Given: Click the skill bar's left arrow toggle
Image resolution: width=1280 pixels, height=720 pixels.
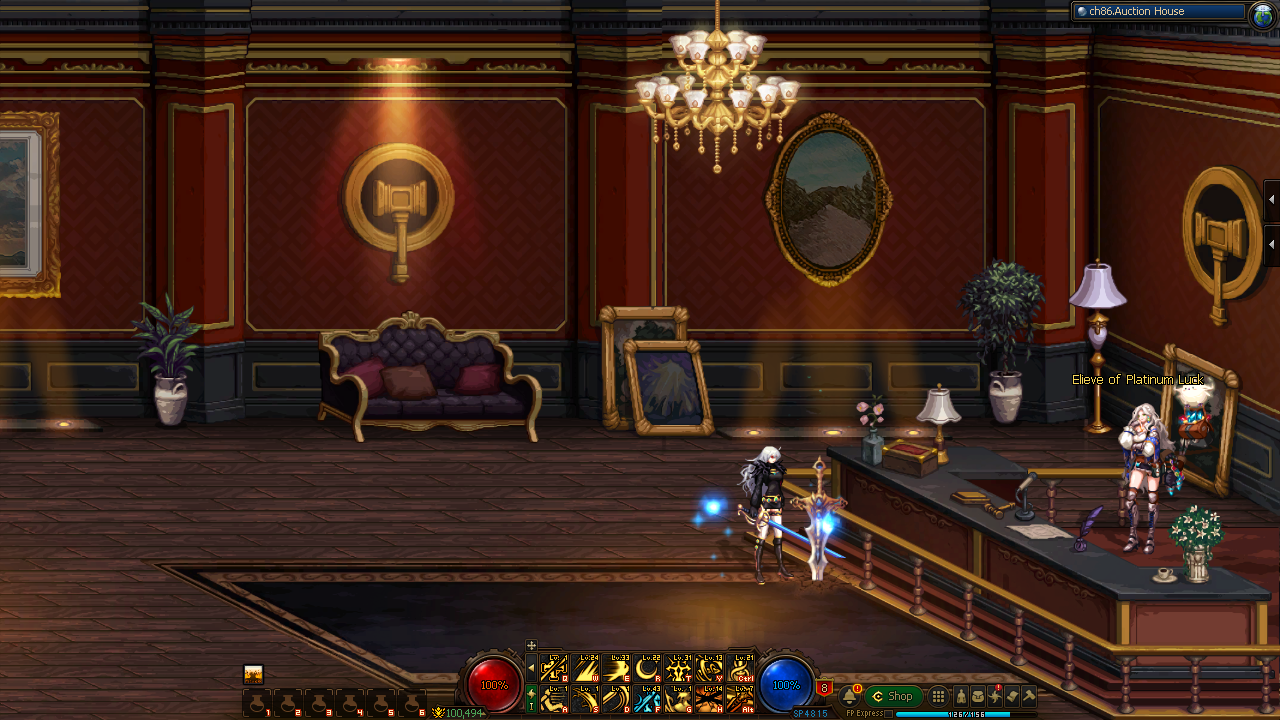Looking at the screenshot, I should [x=531, y=668].
